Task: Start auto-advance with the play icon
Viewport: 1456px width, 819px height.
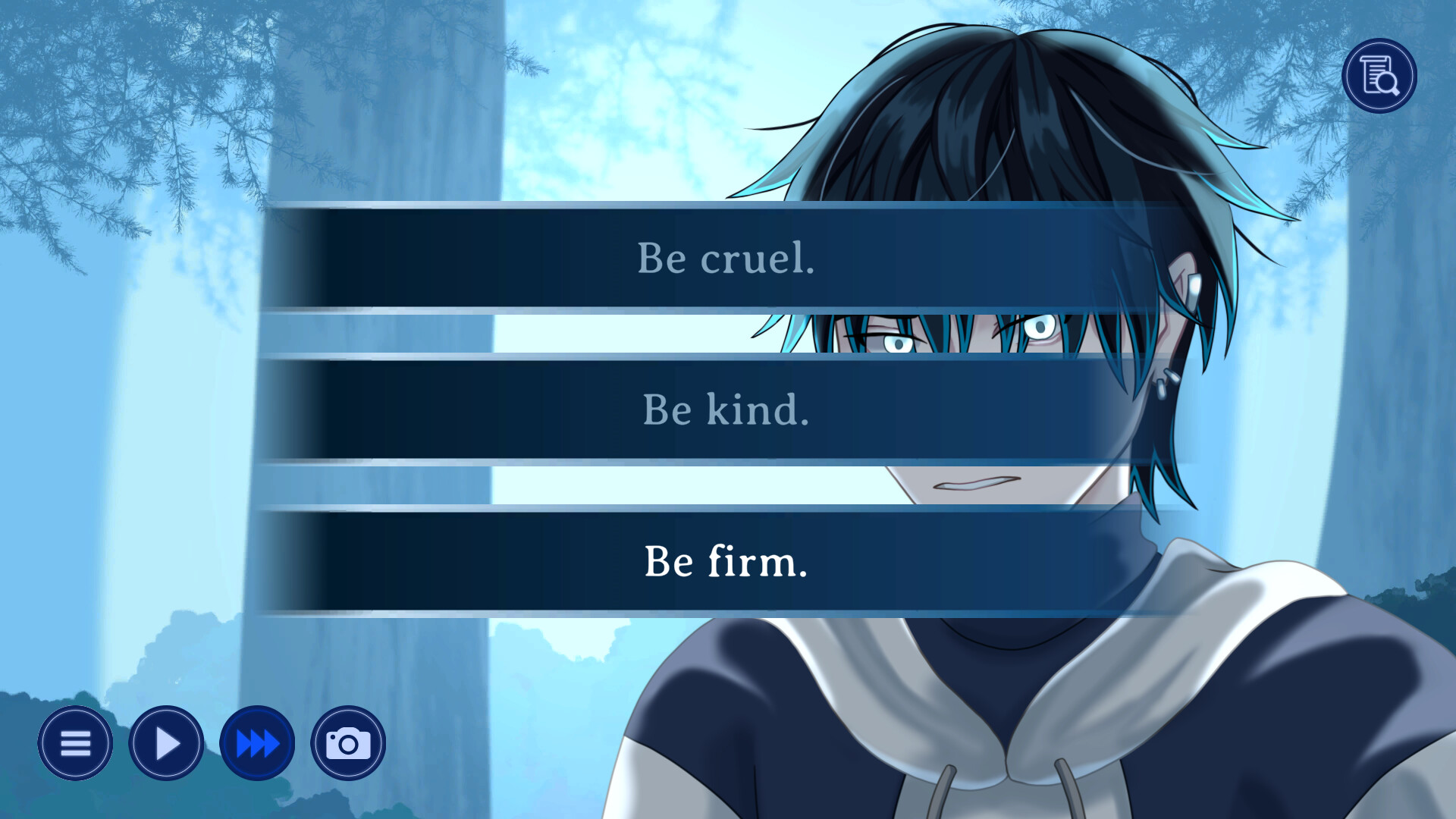Action: pos(165,743)
